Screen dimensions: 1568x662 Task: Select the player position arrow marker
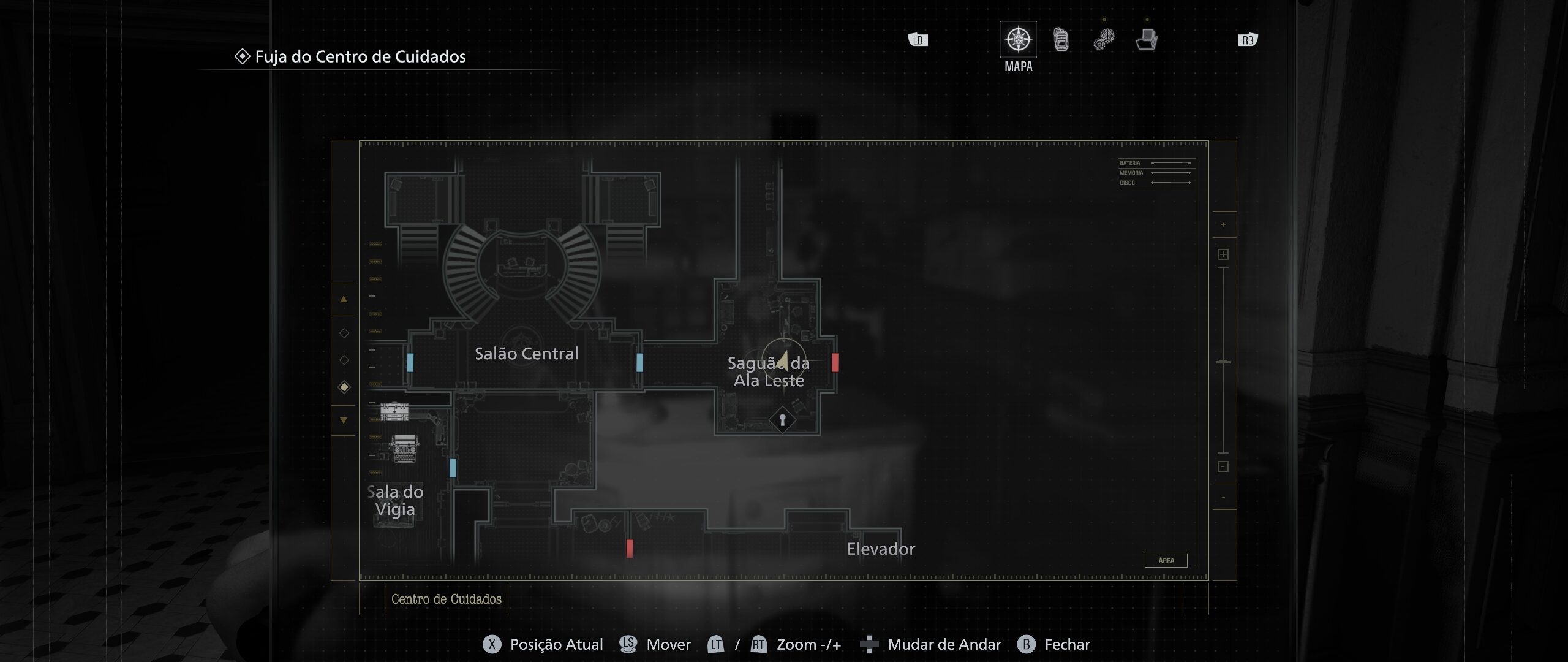[x=782, y=362]
